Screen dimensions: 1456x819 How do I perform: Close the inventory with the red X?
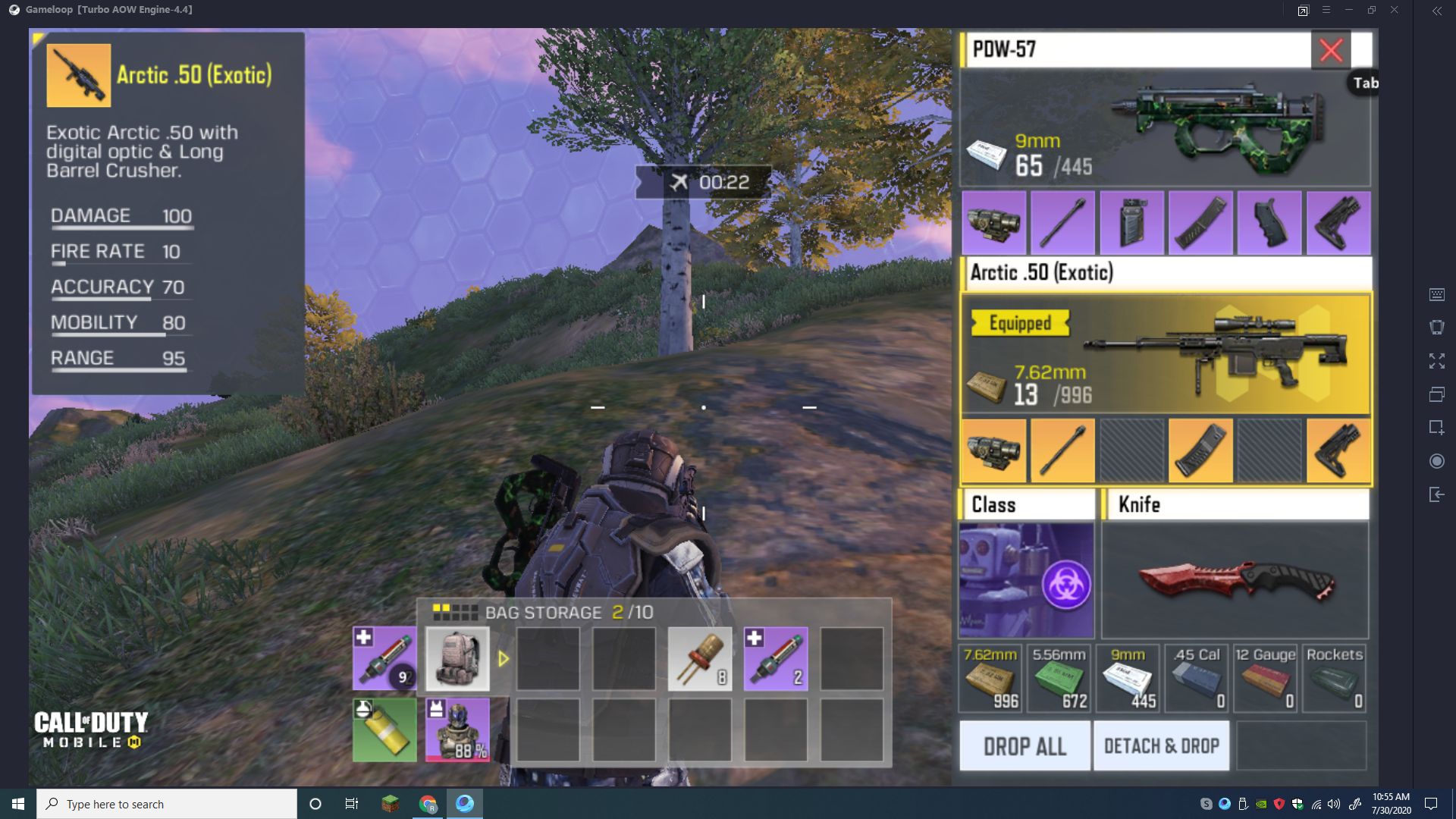click(x=1331, y=51)
